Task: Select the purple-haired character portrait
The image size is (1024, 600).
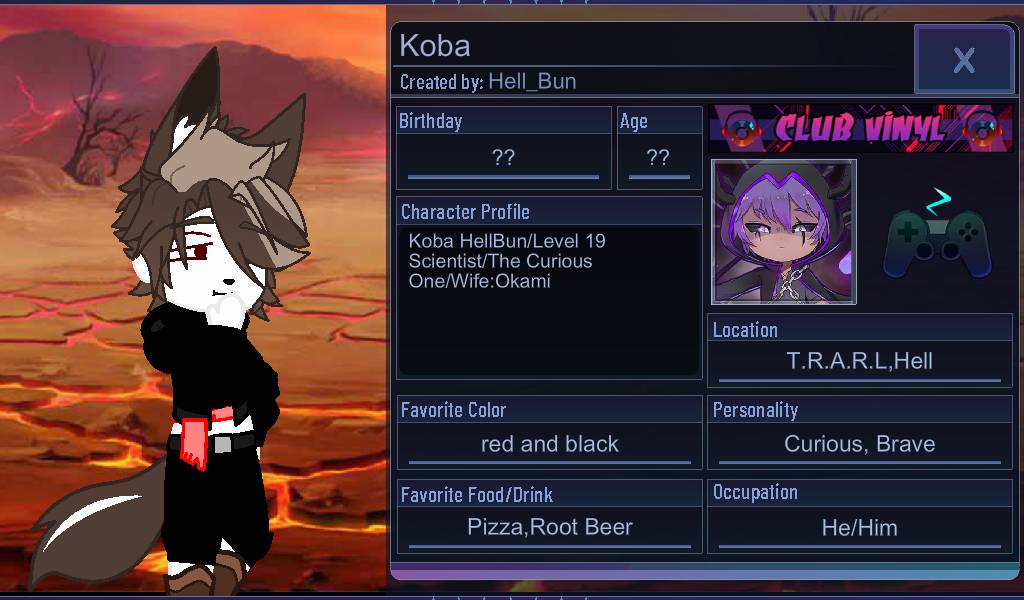Action: [x=784, y=232]
